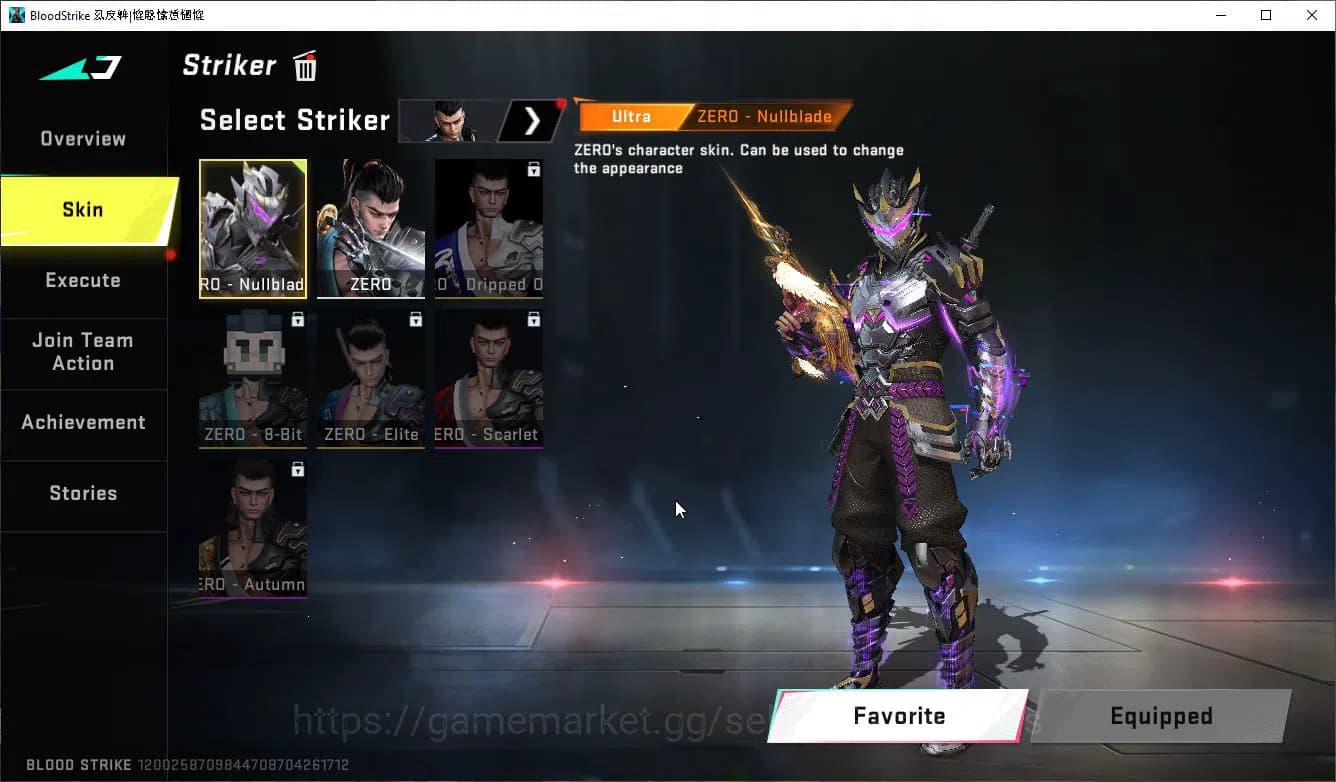
Task: Switch to the Join Team Action tab
Action: (x=83, y=352)
